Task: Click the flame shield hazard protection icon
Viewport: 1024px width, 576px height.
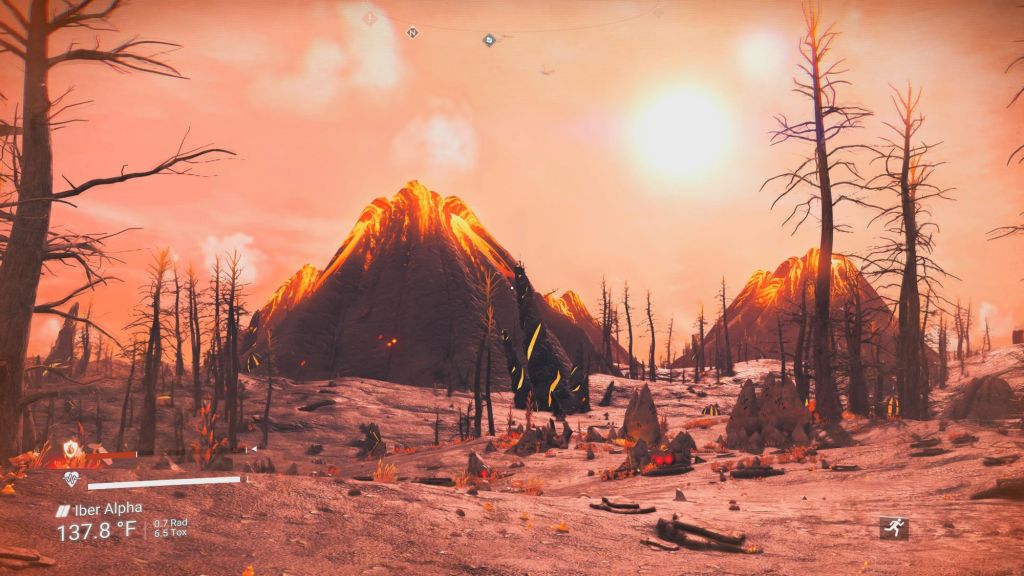Action: [70, 449]
